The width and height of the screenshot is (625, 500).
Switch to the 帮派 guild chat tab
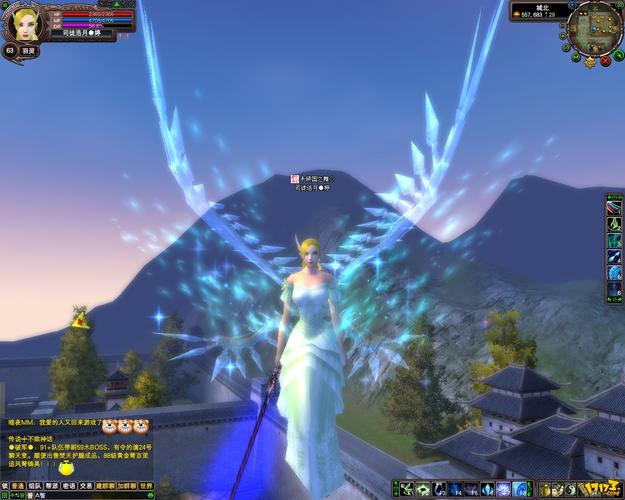[x=52, y=484]
